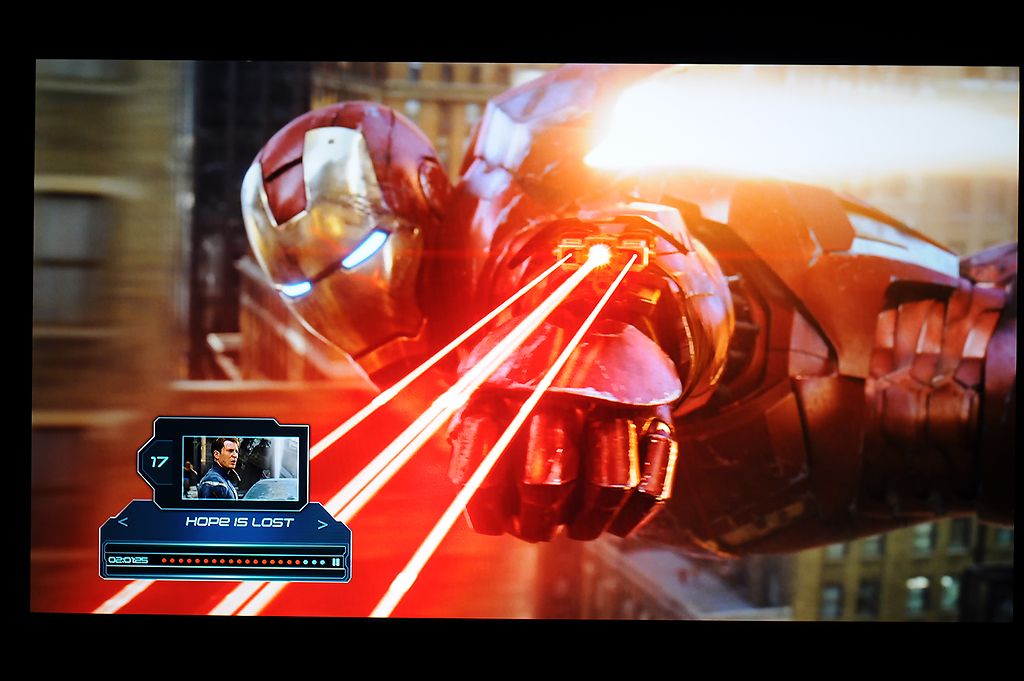This screenshot has width=1024, height=681.
Task: Advance to the next chapter with right arrow
Action: click(322, 523)
